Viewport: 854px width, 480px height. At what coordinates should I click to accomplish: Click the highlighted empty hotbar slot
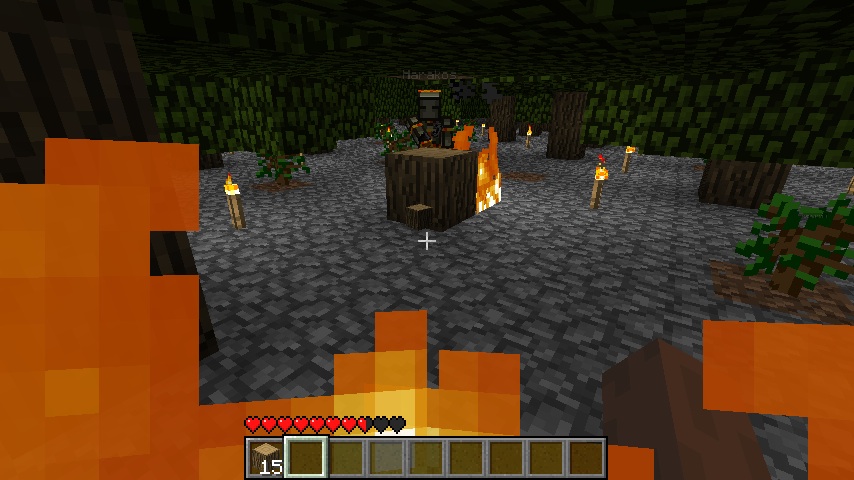click(306, 458)
